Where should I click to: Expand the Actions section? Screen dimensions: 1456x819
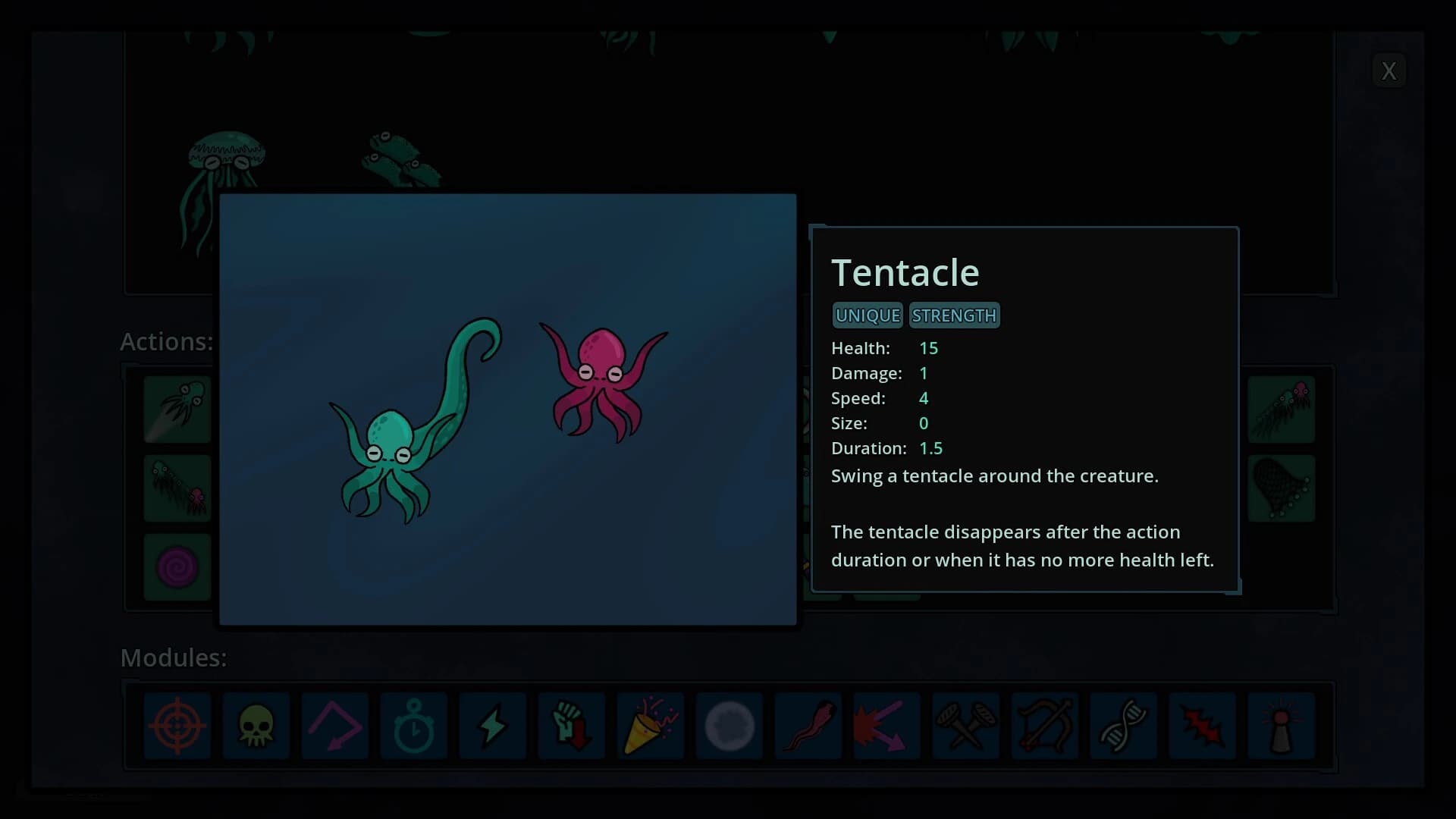[x=167, y=342]
